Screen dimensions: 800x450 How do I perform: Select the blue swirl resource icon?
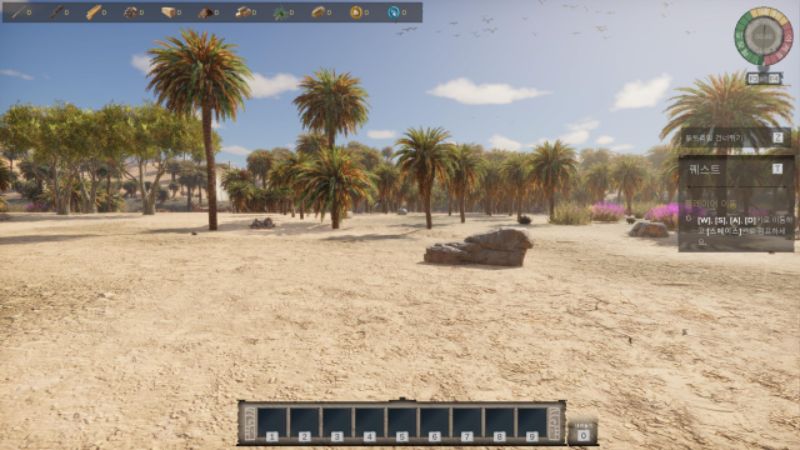[393, 12]
